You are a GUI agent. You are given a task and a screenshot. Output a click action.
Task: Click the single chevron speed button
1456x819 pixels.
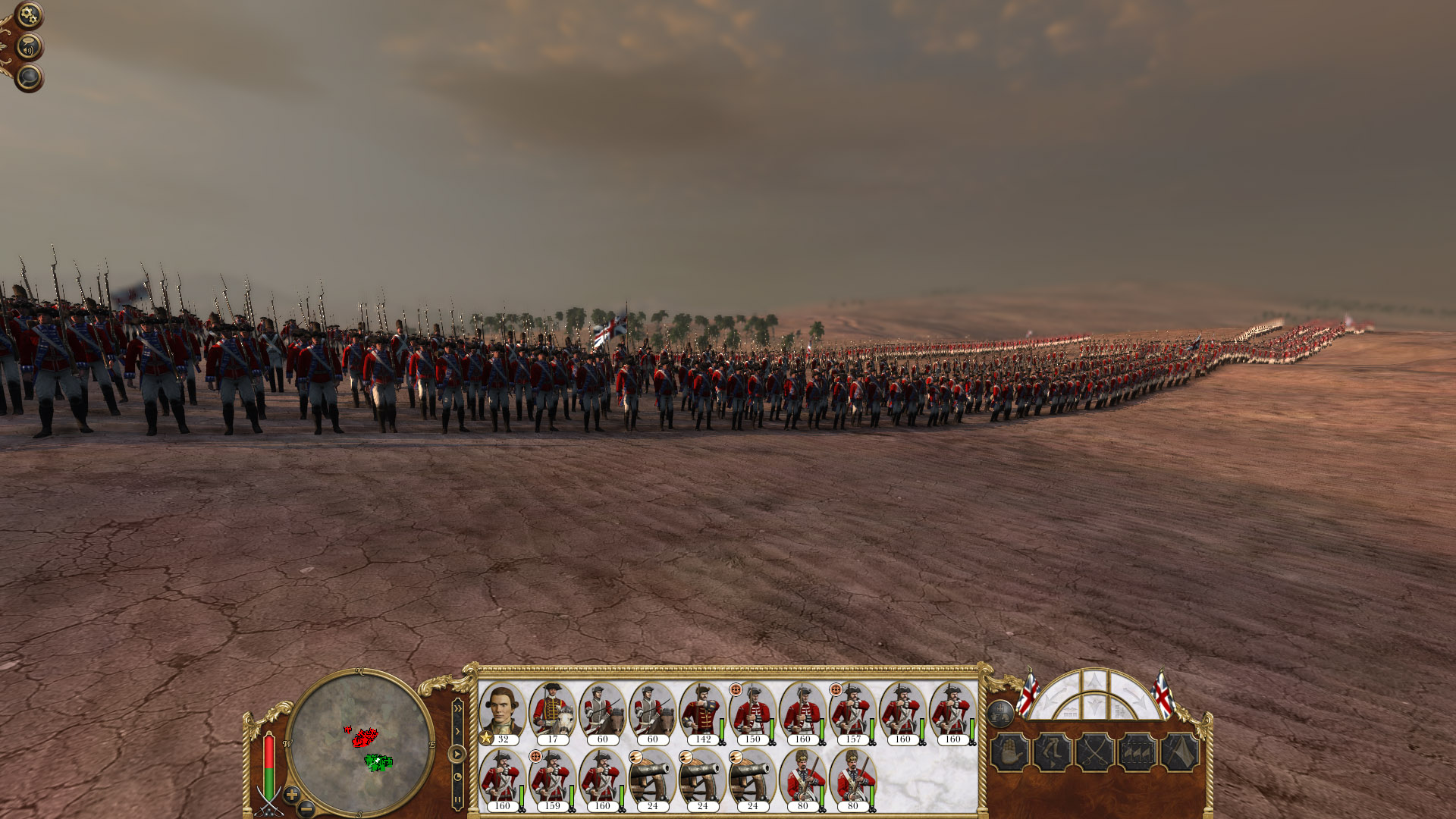click(458, 730)
